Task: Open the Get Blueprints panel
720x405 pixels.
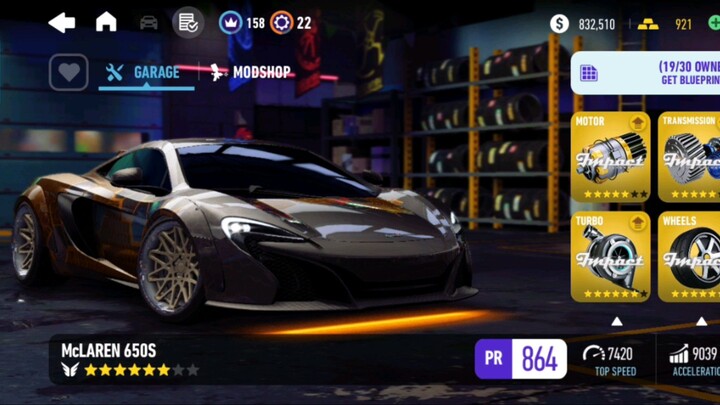Action: pos(650,73)
